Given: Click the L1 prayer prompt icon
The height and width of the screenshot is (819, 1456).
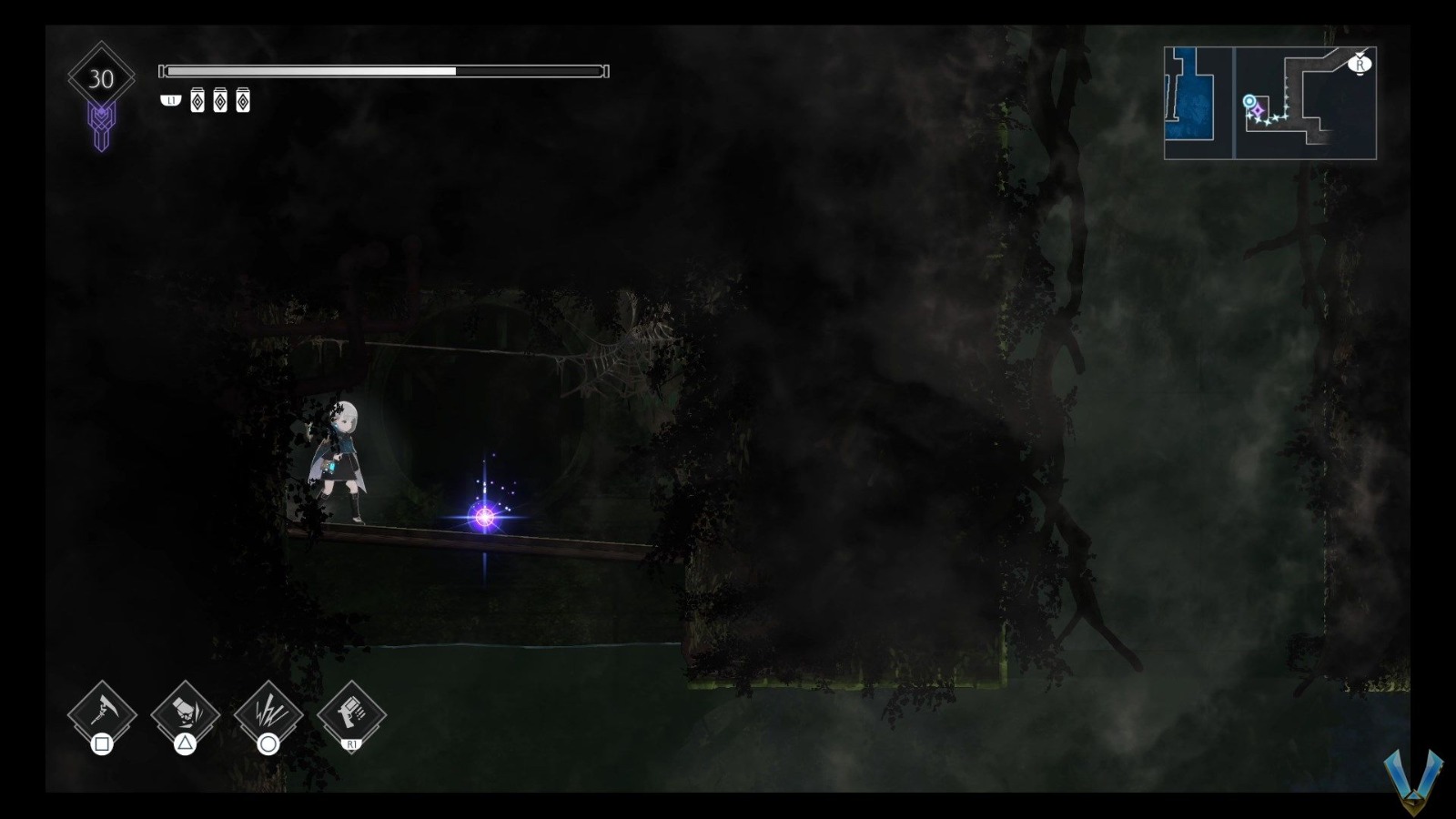Looking at the screenshot, I should tap(171, 100).
